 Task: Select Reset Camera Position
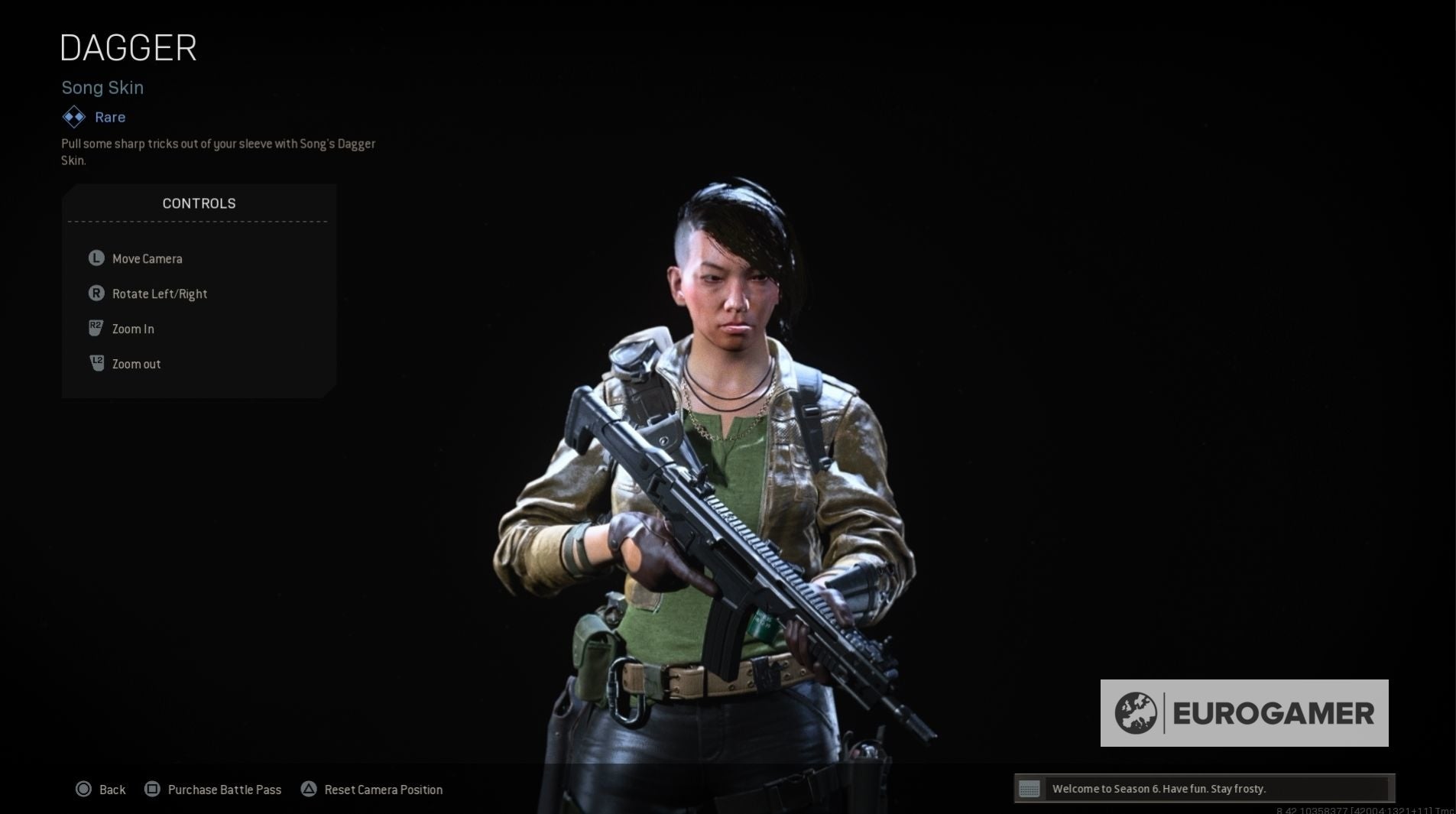pyautogui.click(x=384, y=789)
